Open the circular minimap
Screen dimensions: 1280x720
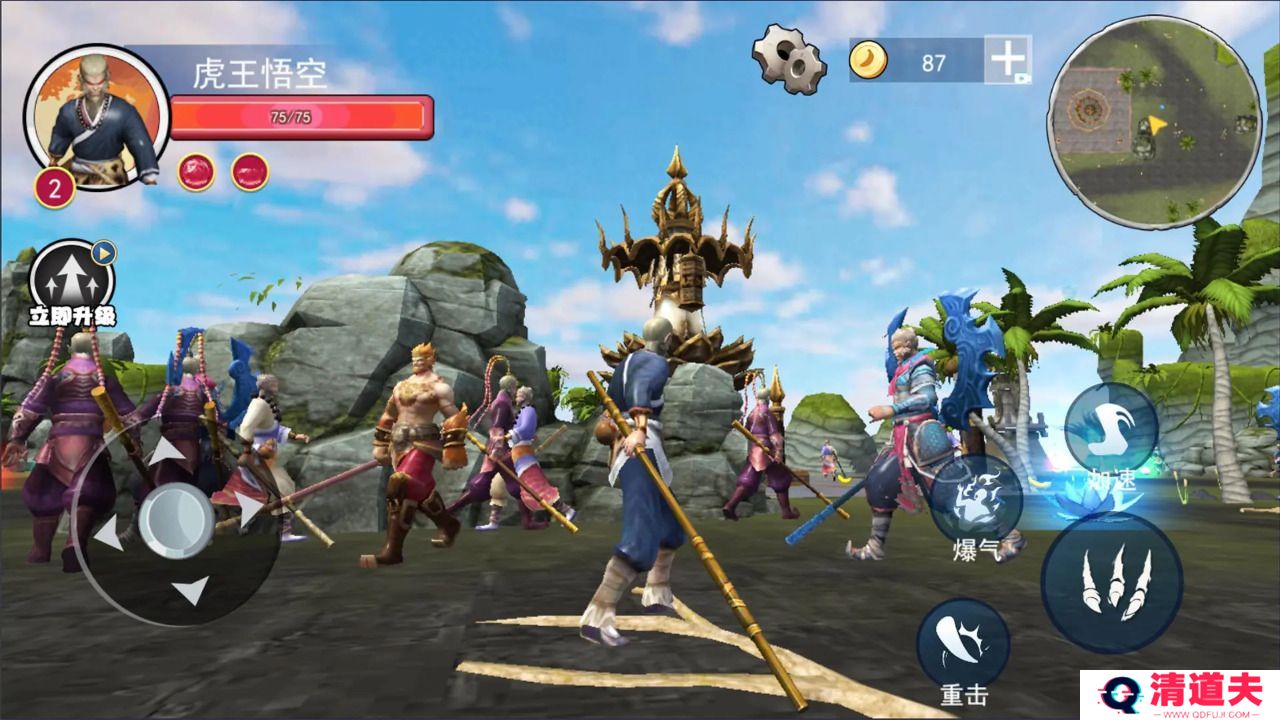click(x=1153, y=121)
